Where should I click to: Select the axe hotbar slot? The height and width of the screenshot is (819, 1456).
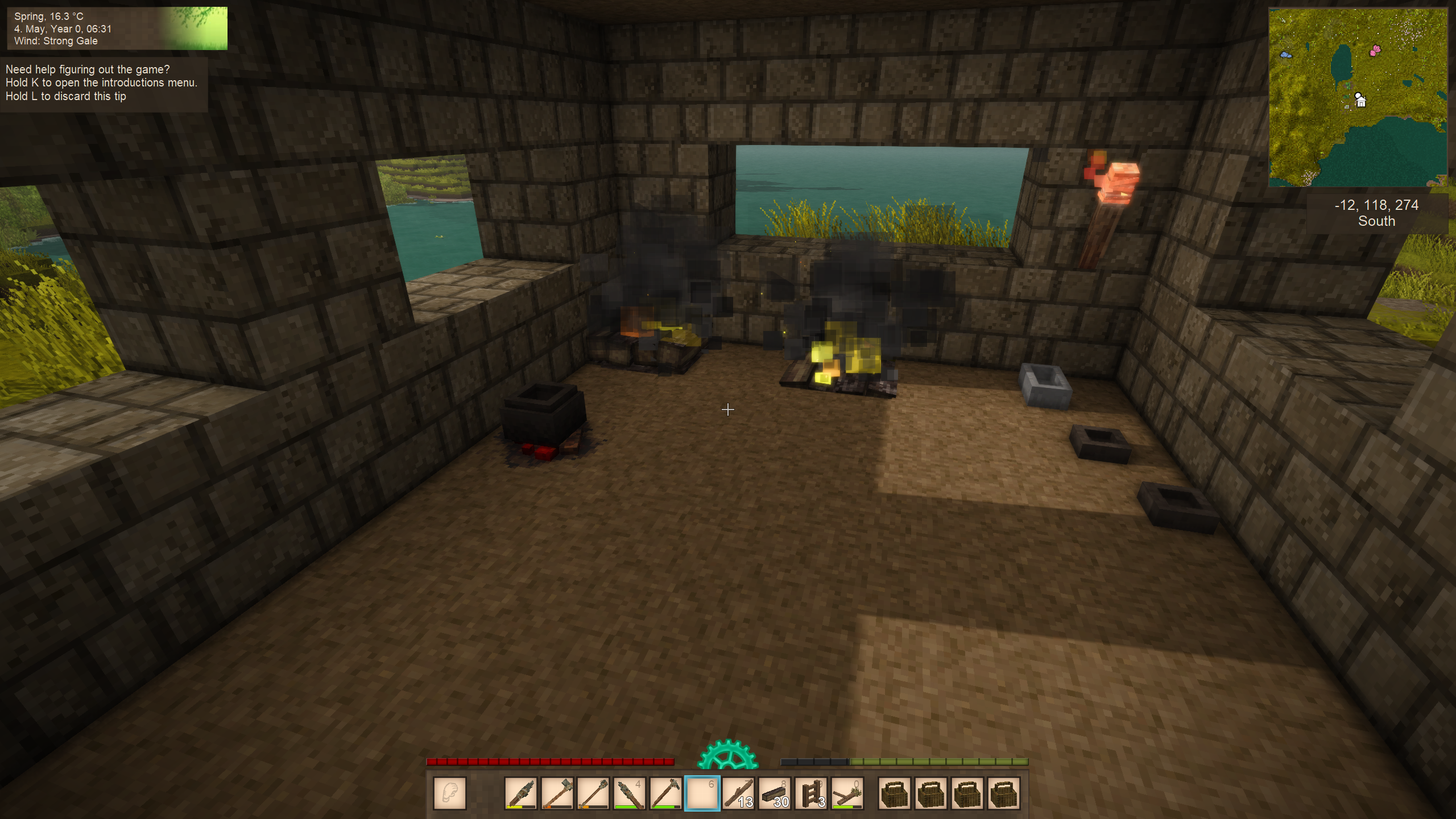[x=557, y=793]
